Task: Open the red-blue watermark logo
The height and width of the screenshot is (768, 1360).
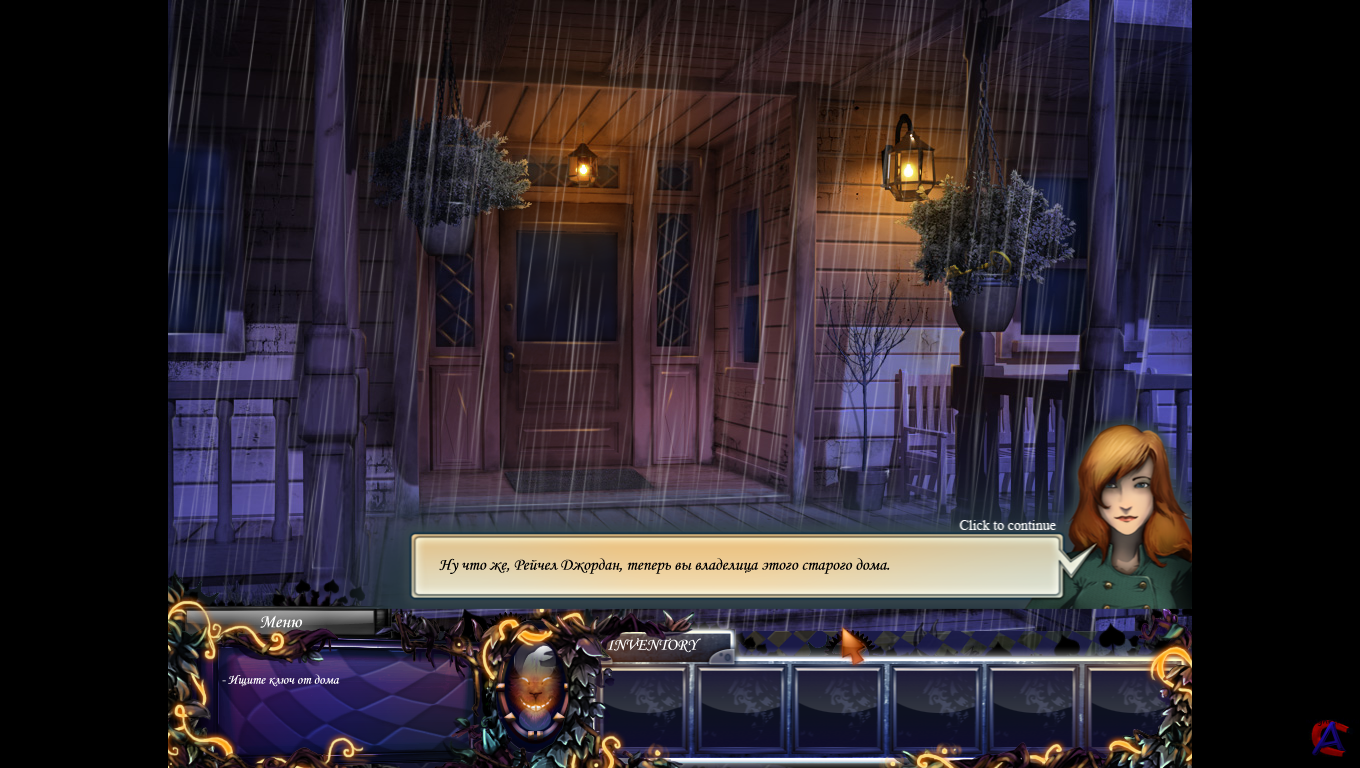Action: pyautogui.click(x=1329, y=738)
